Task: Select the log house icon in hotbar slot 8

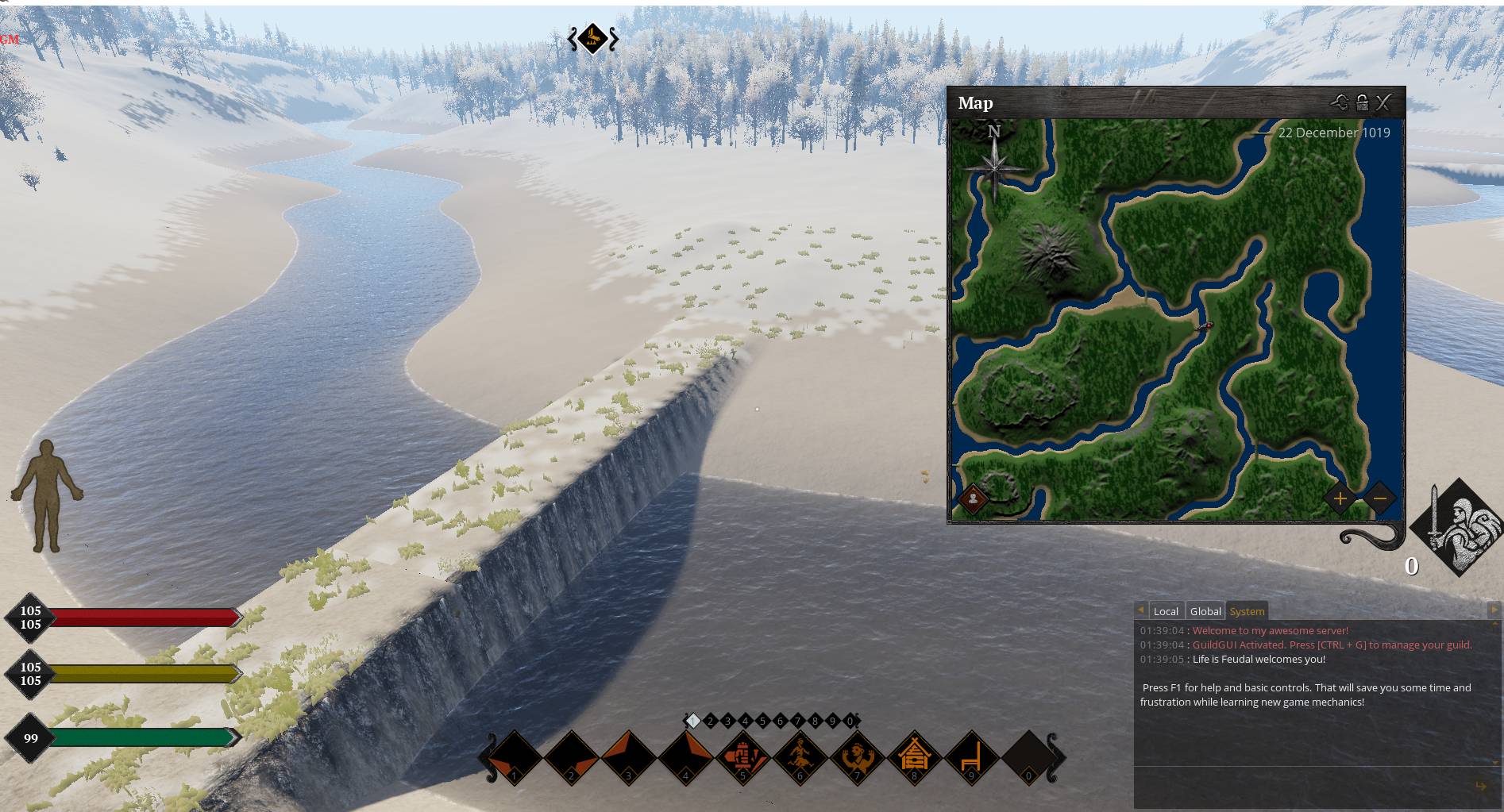Action: click(x=914, y=755)
